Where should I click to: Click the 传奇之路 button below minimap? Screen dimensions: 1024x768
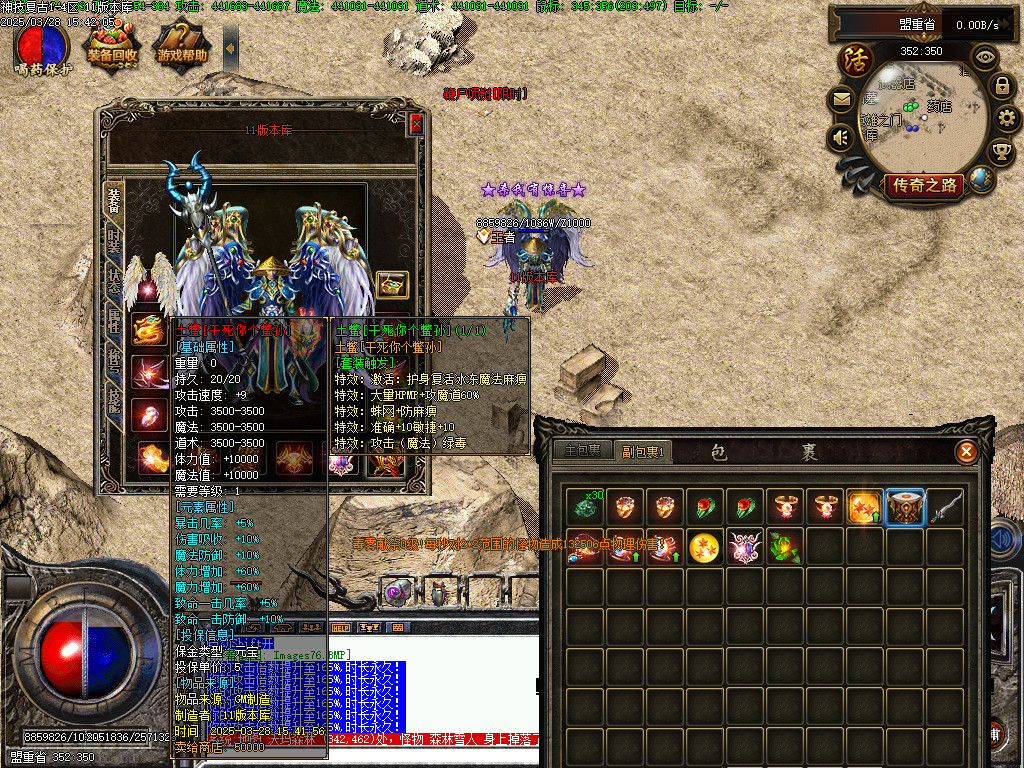922,185
